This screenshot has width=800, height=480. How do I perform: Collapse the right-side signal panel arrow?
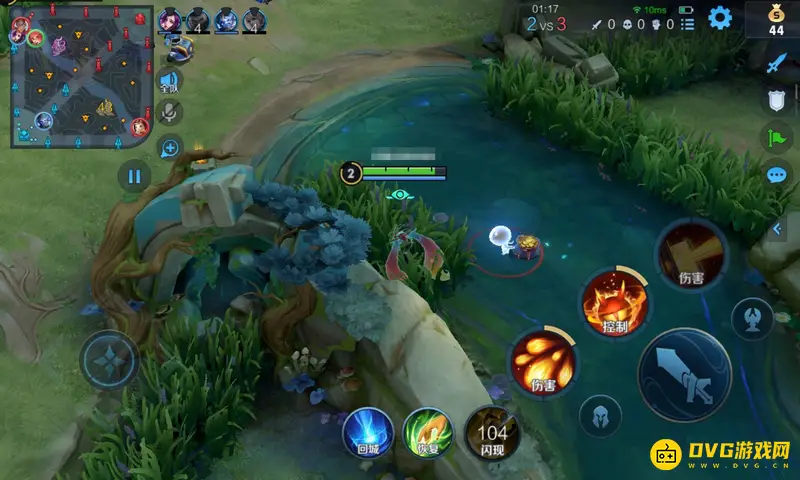777,229
